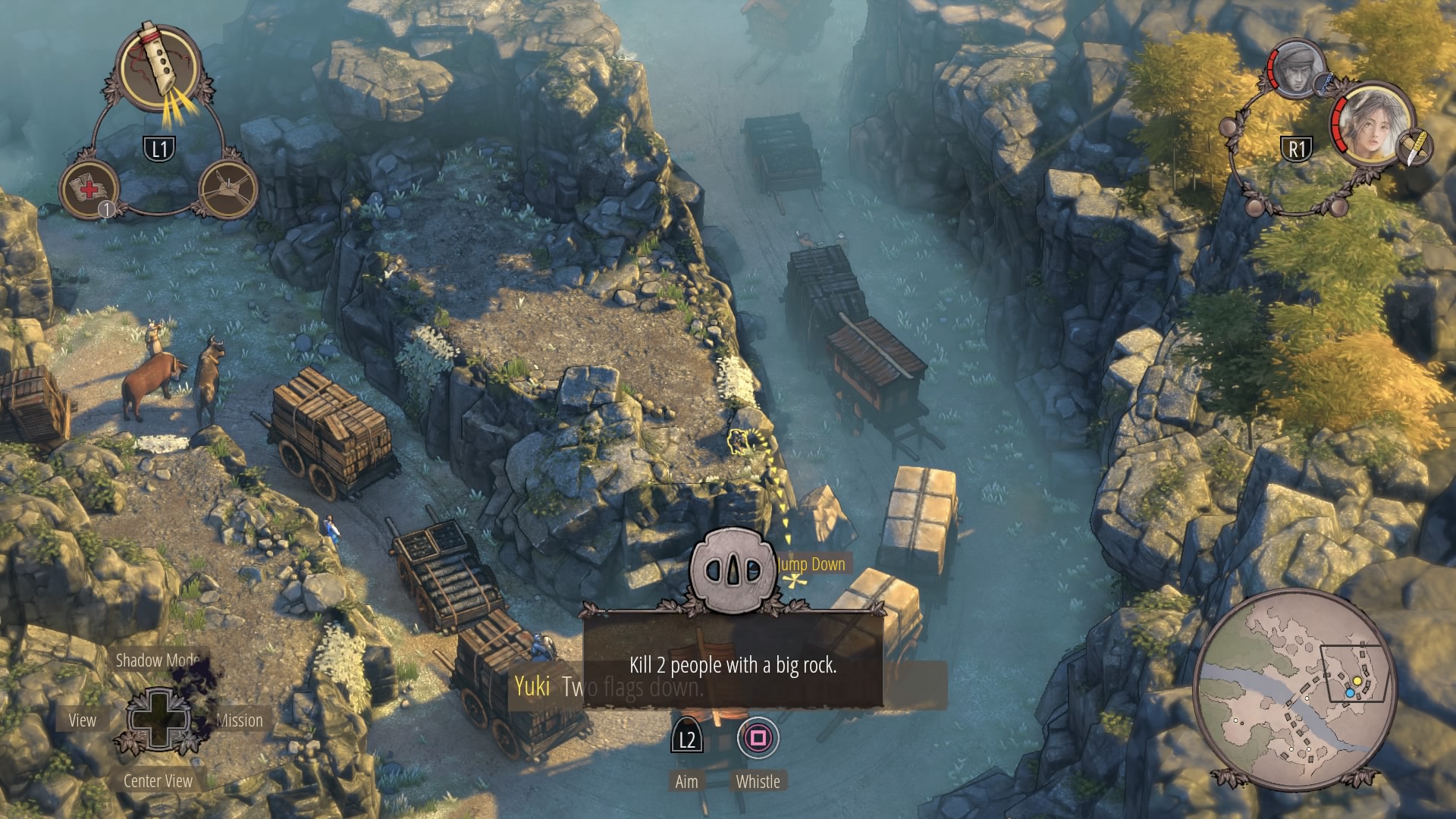Click the knife icon beside Yuki's portrait
1456x819 pixels.
[x=1414, y=147]
